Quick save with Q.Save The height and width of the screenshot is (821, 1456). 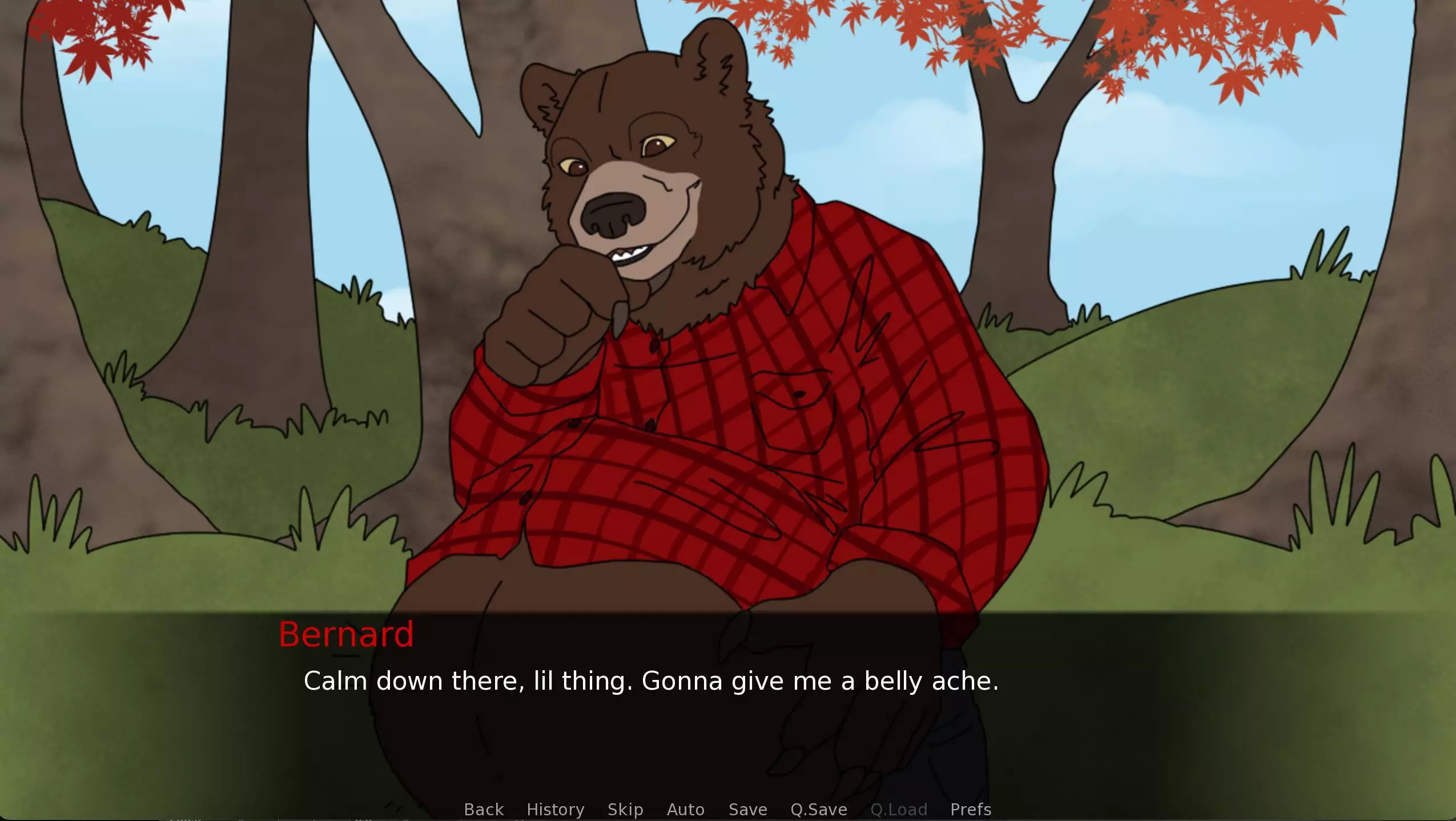click(x=819, y=809)
